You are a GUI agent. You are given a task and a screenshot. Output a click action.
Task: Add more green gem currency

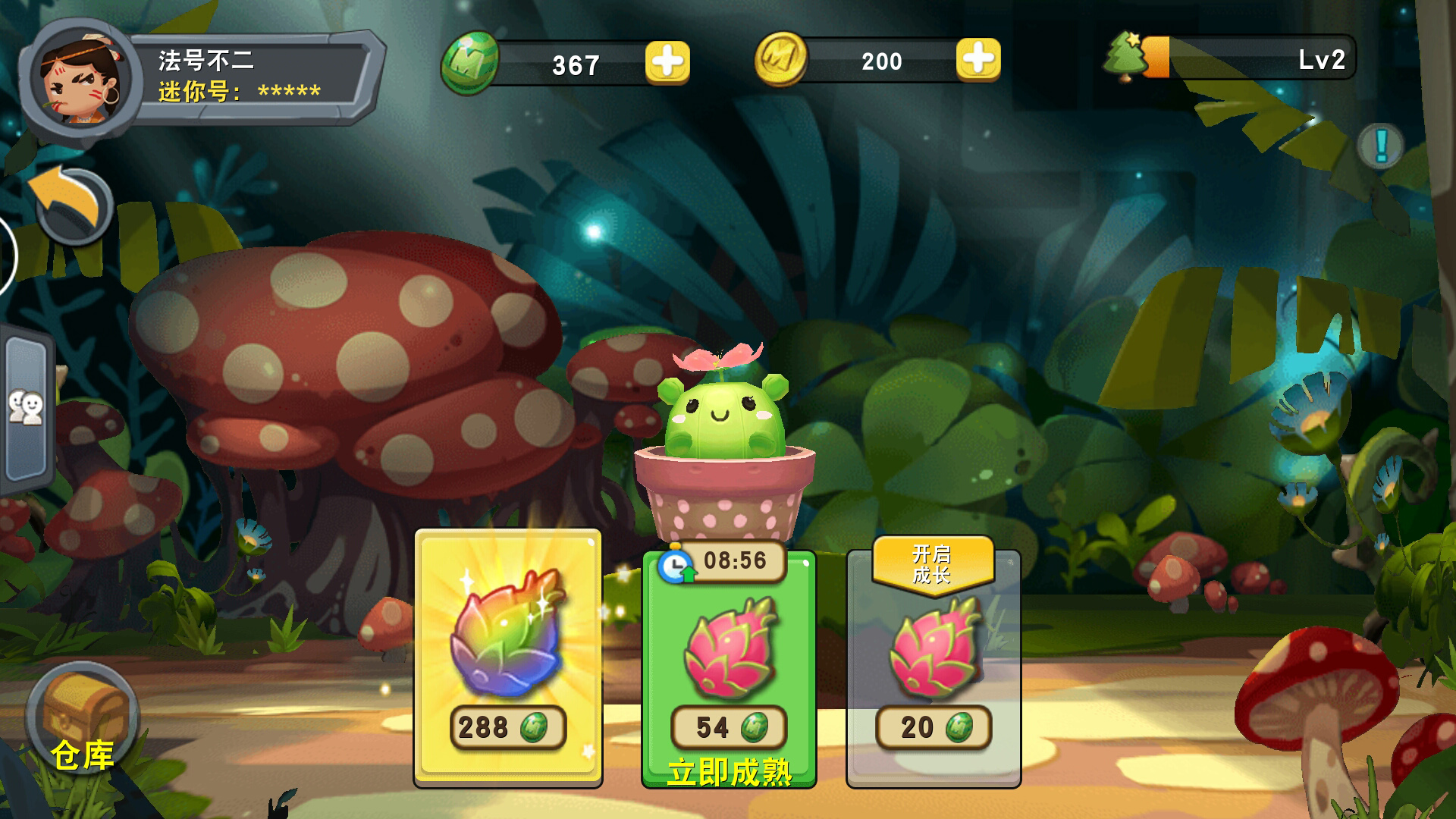667,62
